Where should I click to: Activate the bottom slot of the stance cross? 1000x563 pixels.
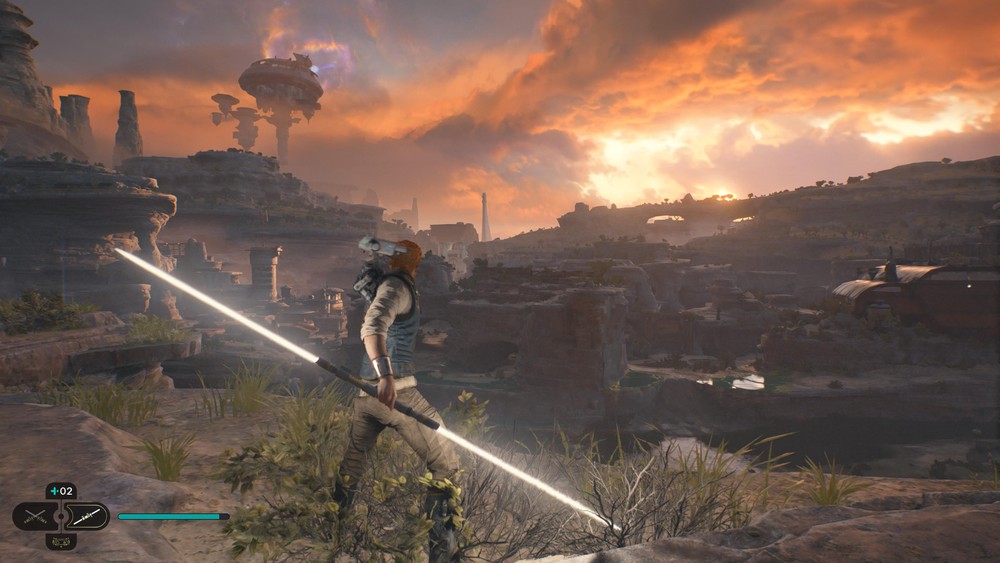coord(61,540)
